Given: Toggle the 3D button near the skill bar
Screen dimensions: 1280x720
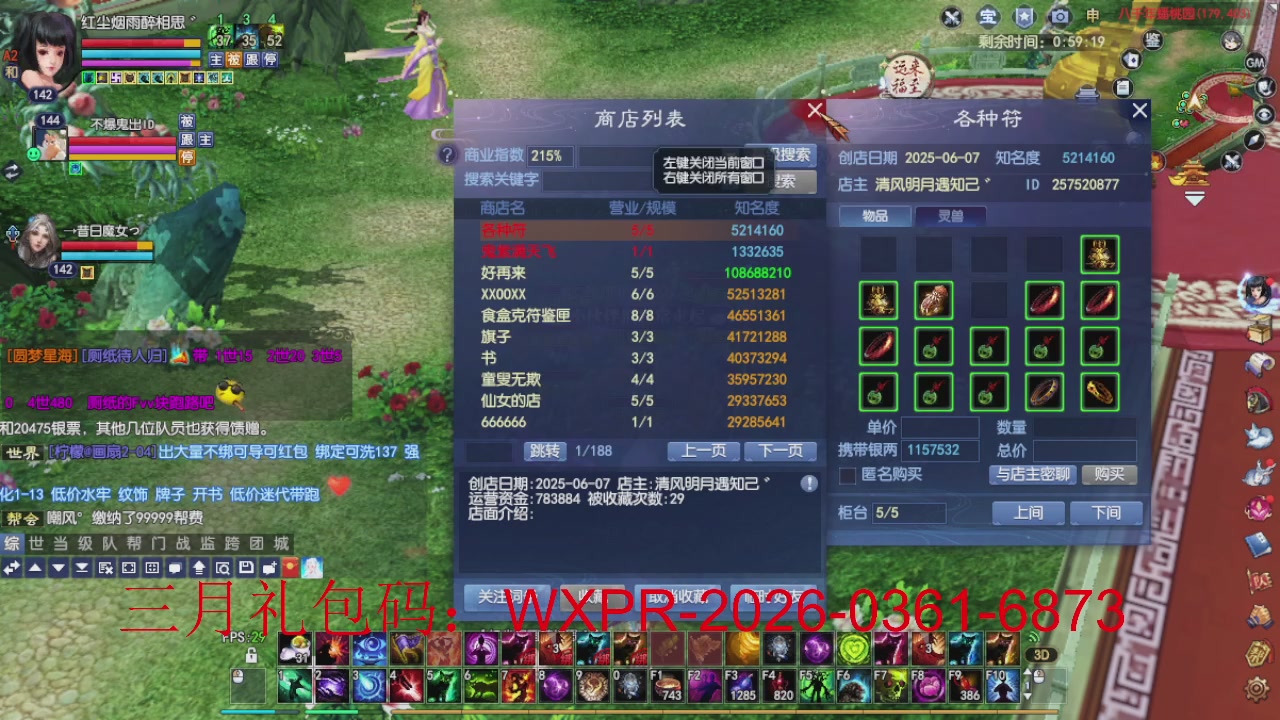Looking at the screenshot, I should [x=1041, y=654].
